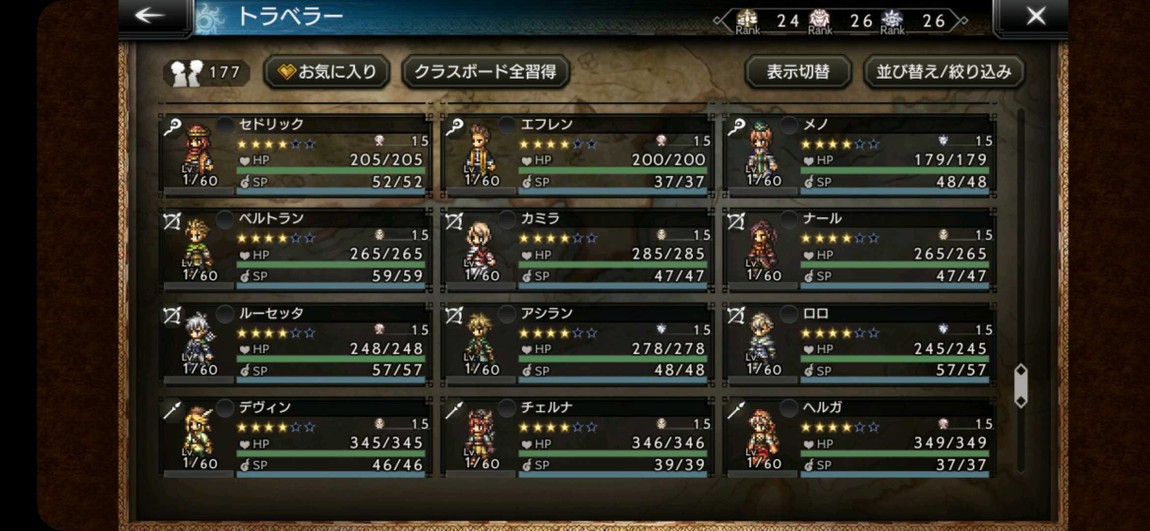This screenshot has width=1150, height=531.
Task: Close the Traveler screen with X
Action: [1036, 16]
